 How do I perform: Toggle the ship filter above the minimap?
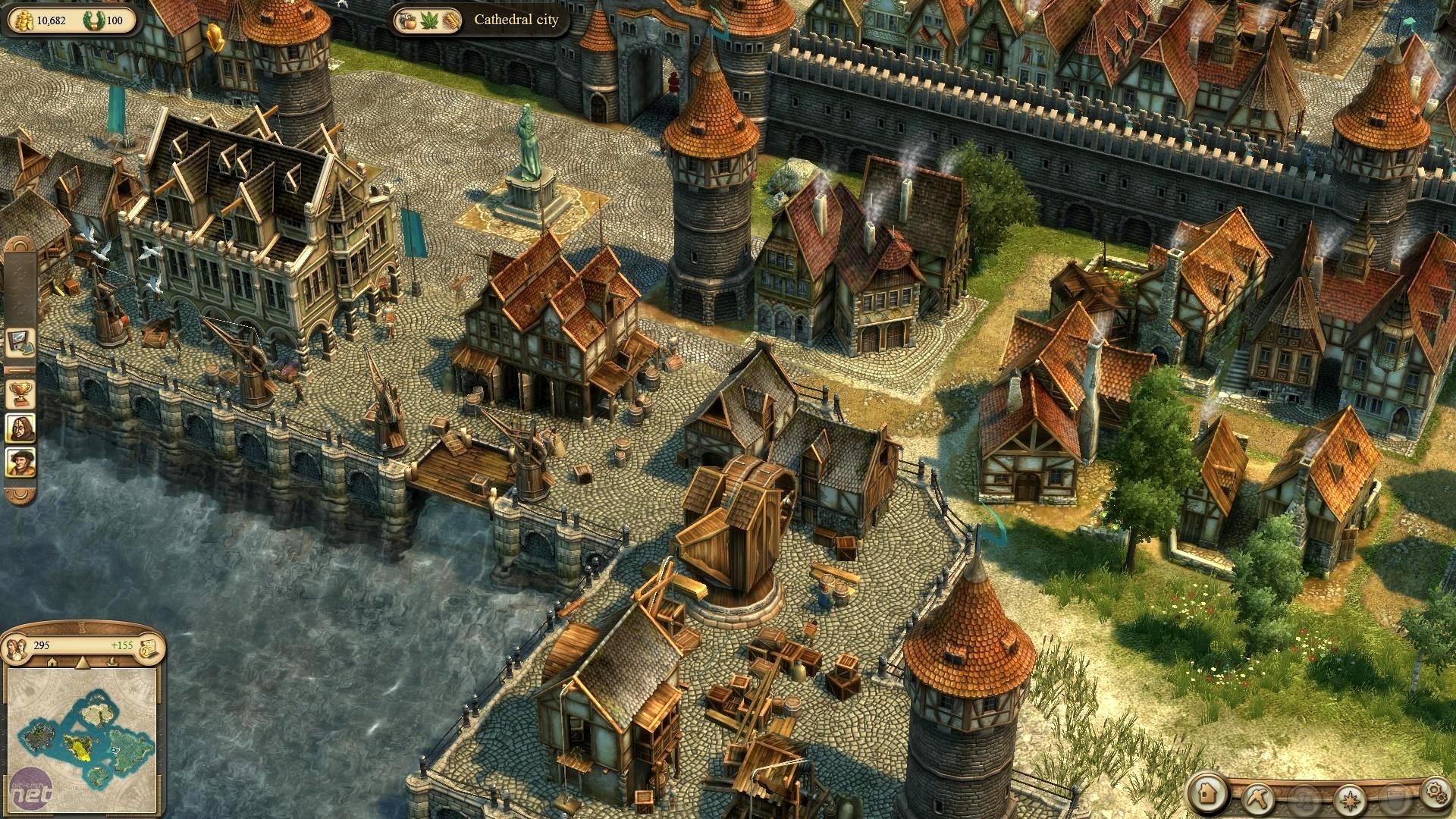click(x=112, y=662)
